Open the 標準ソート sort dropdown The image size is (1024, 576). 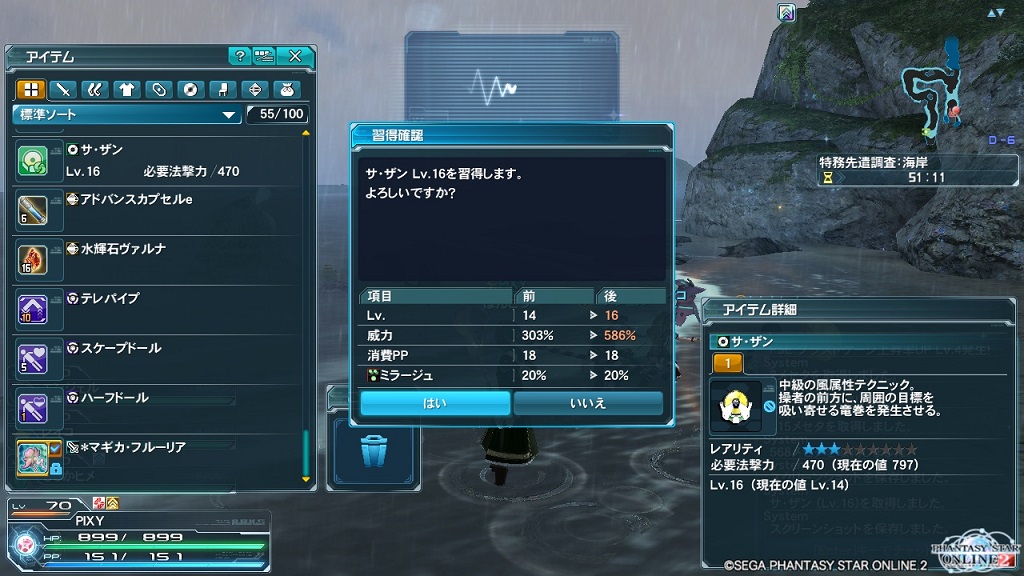[127, 114]
